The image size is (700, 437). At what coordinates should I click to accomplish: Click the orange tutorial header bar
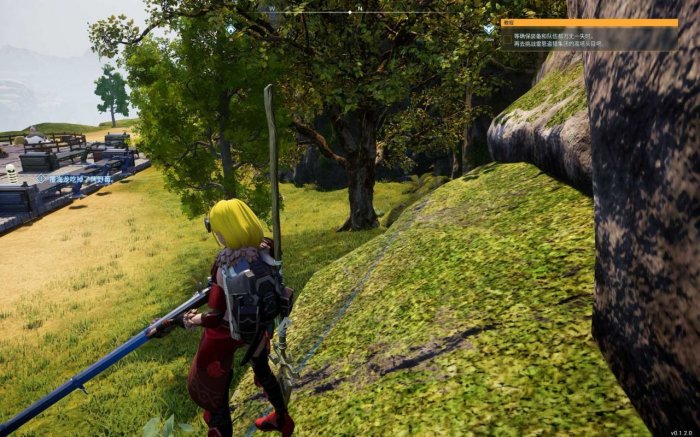pyautogui.click(x=588, y=22)
